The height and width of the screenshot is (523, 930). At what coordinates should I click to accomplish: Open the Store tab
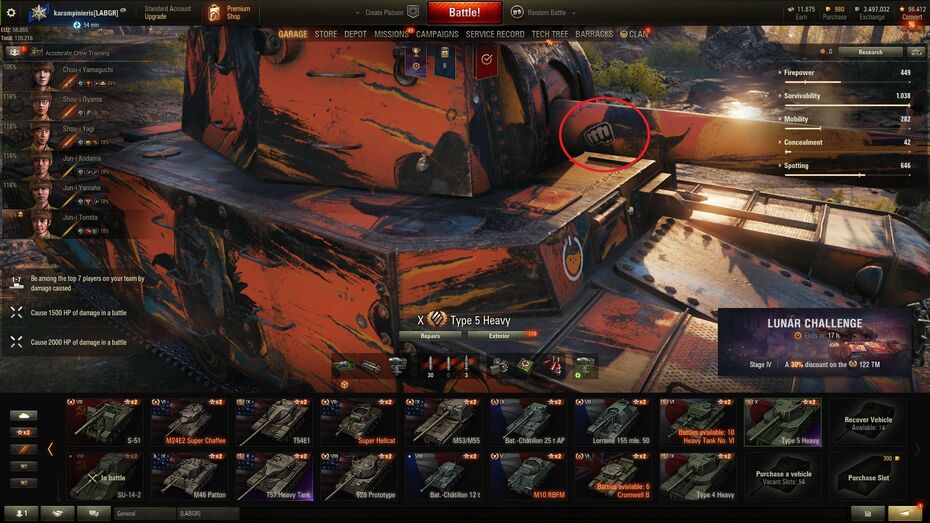pos(326,34)
